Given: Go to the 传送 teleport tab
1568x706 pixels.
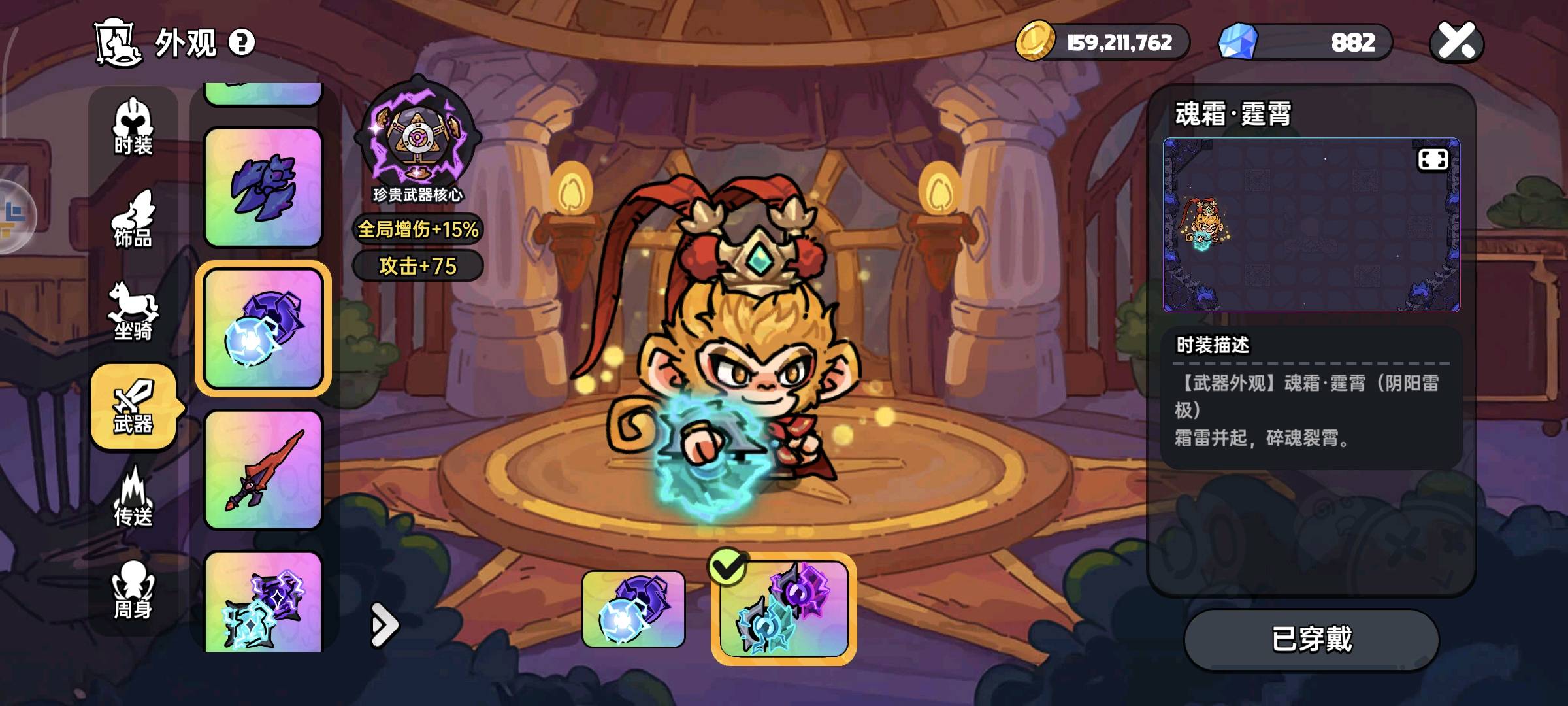Looking at the screenshot, I should [133, 498].
